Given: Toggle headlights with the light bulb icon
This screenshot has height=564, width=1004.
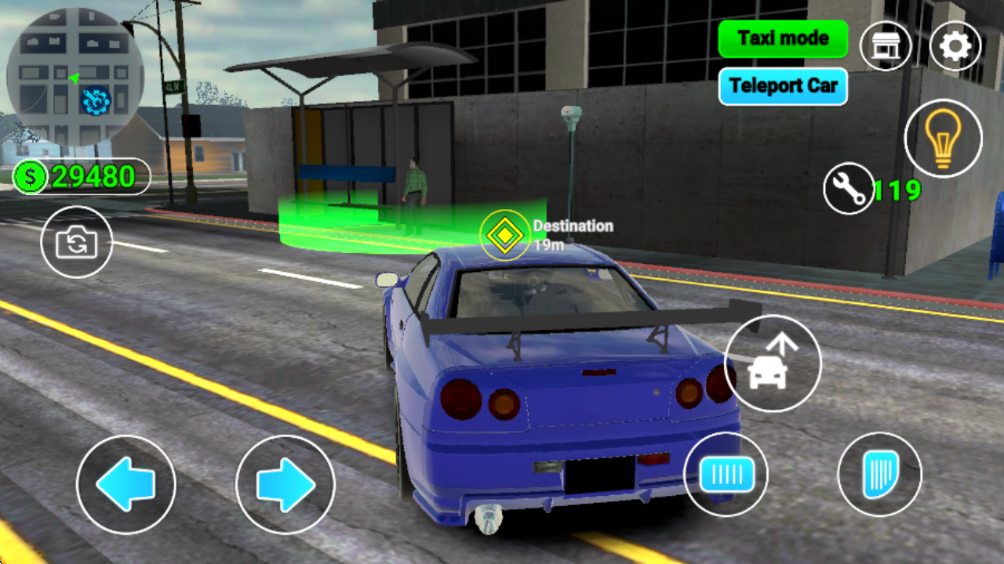Looking at the screenshot, I should 943,139.
